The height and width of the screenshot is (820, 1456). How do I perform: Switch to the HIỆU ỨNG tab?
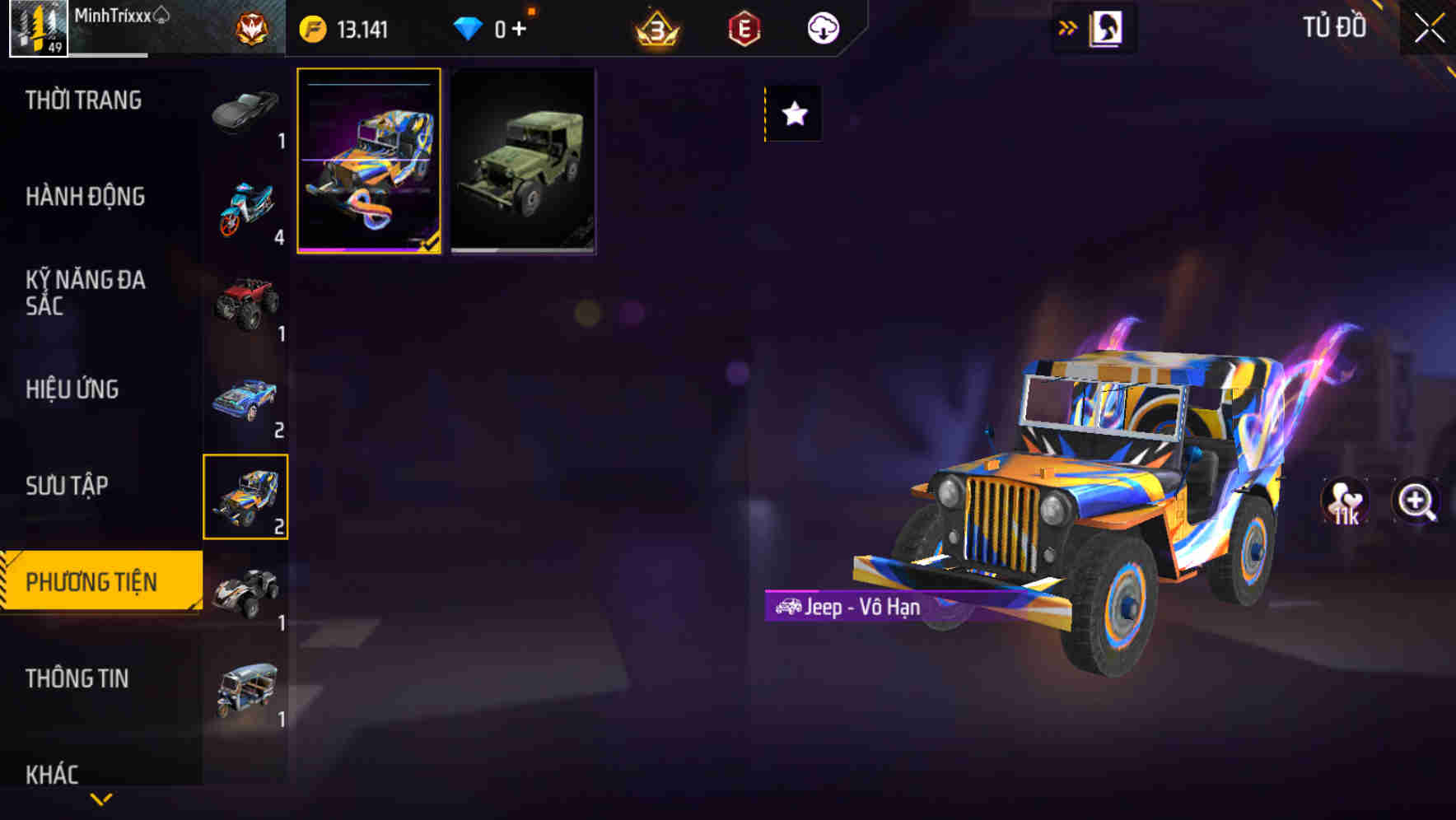pyautogui.click(x=72, y=389)
